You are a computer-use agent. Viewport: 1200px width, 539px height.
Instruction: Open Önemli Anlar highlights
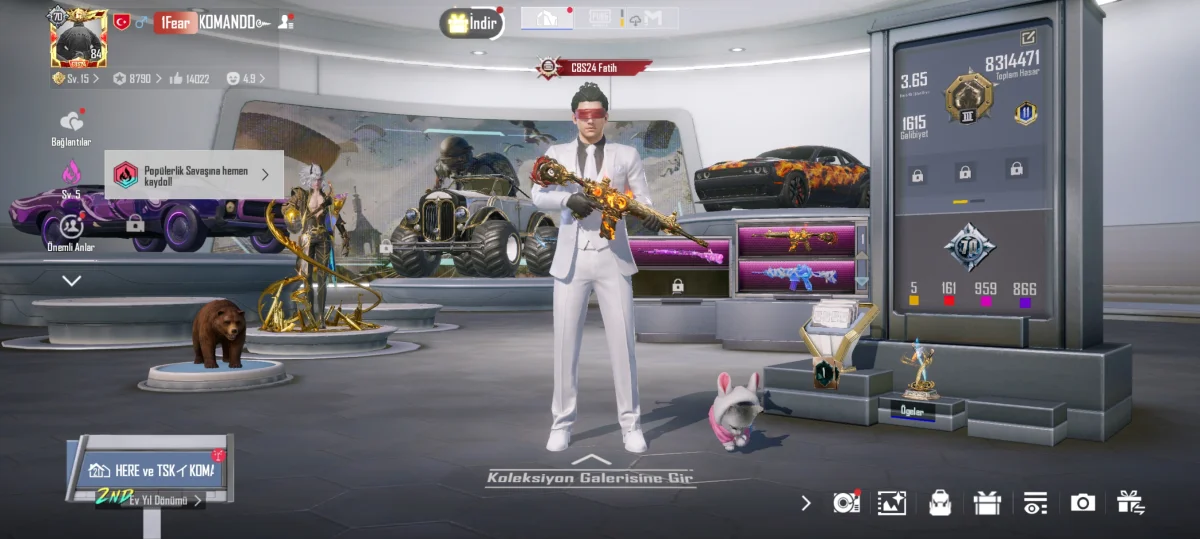pos(71,226)
